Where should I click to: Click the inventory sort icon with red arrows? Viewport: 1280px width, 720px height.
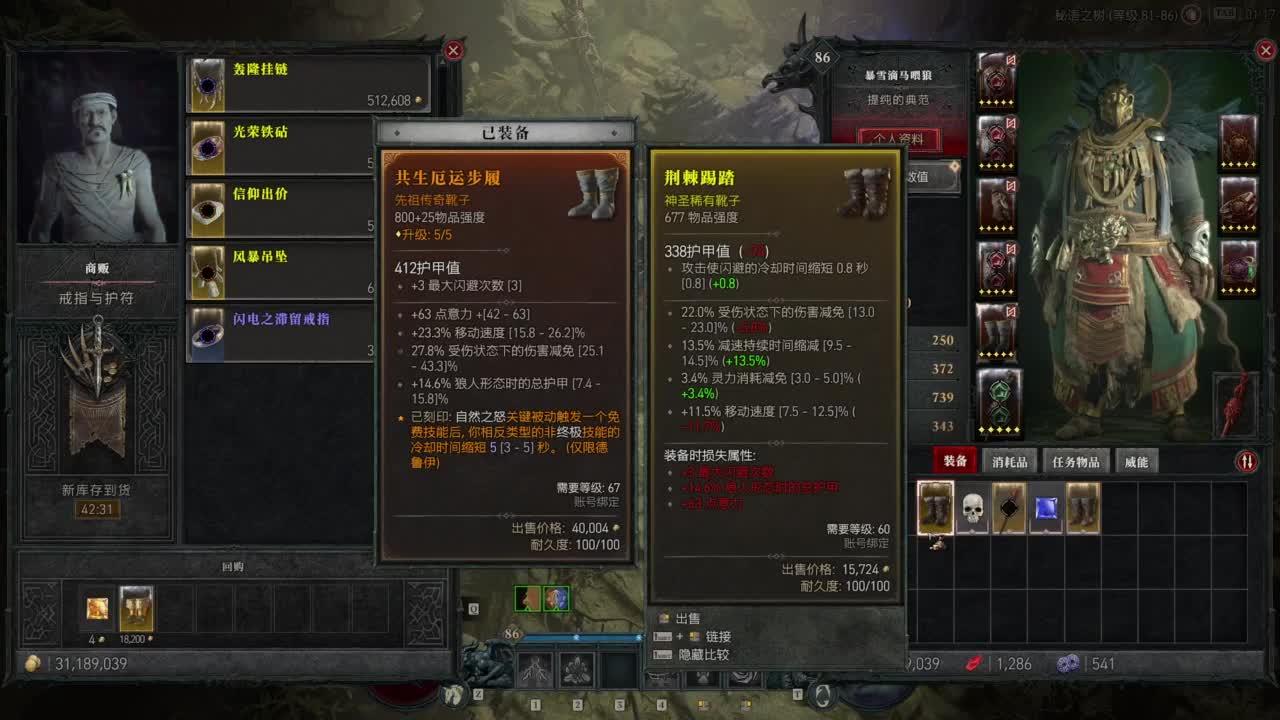point(1247,461)
